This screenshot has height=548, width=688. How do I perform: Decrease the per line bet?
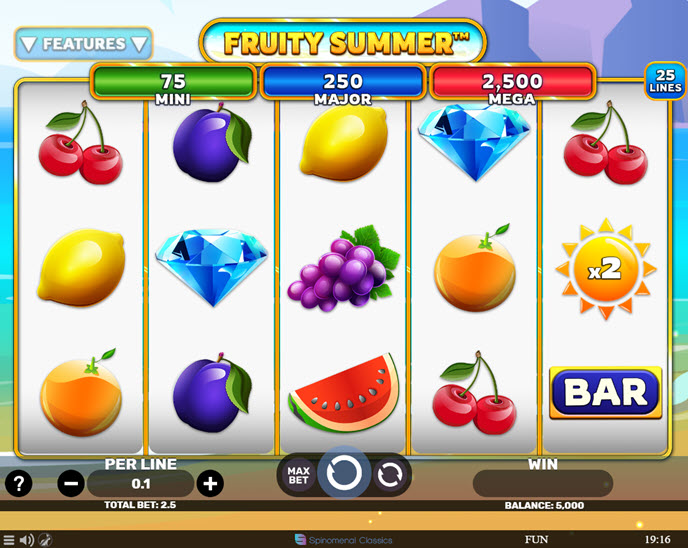(71, 484)
